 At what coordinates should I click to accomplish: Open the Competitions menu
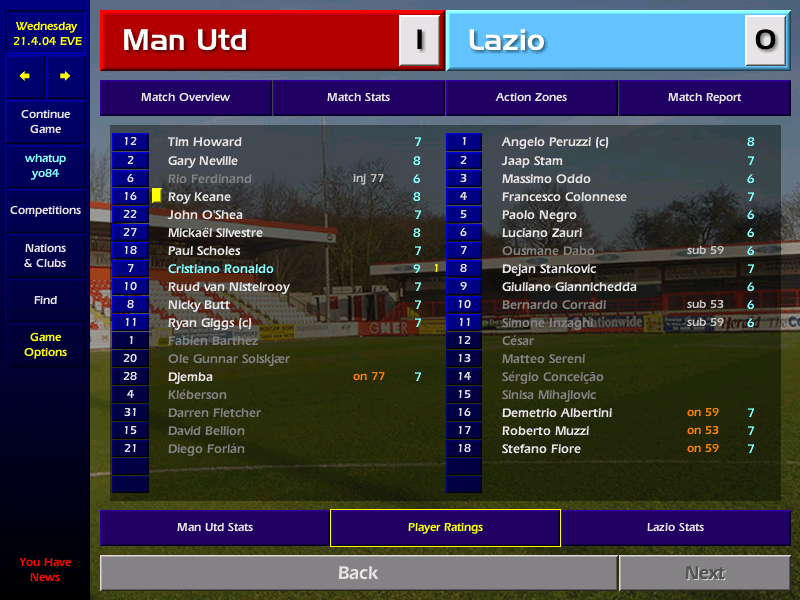(x=45, y=210)
